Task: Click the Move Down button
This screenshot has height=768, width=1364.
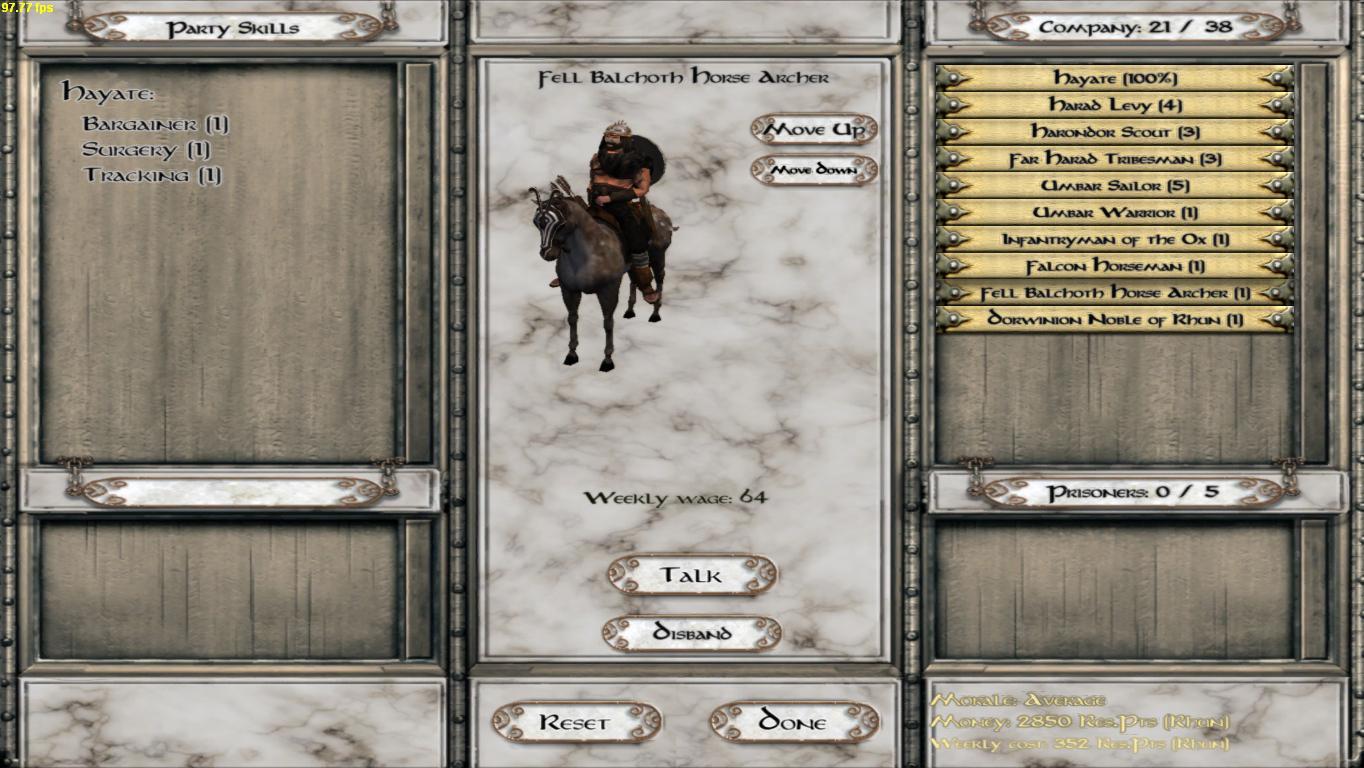Action: click(x=814, y=170)
